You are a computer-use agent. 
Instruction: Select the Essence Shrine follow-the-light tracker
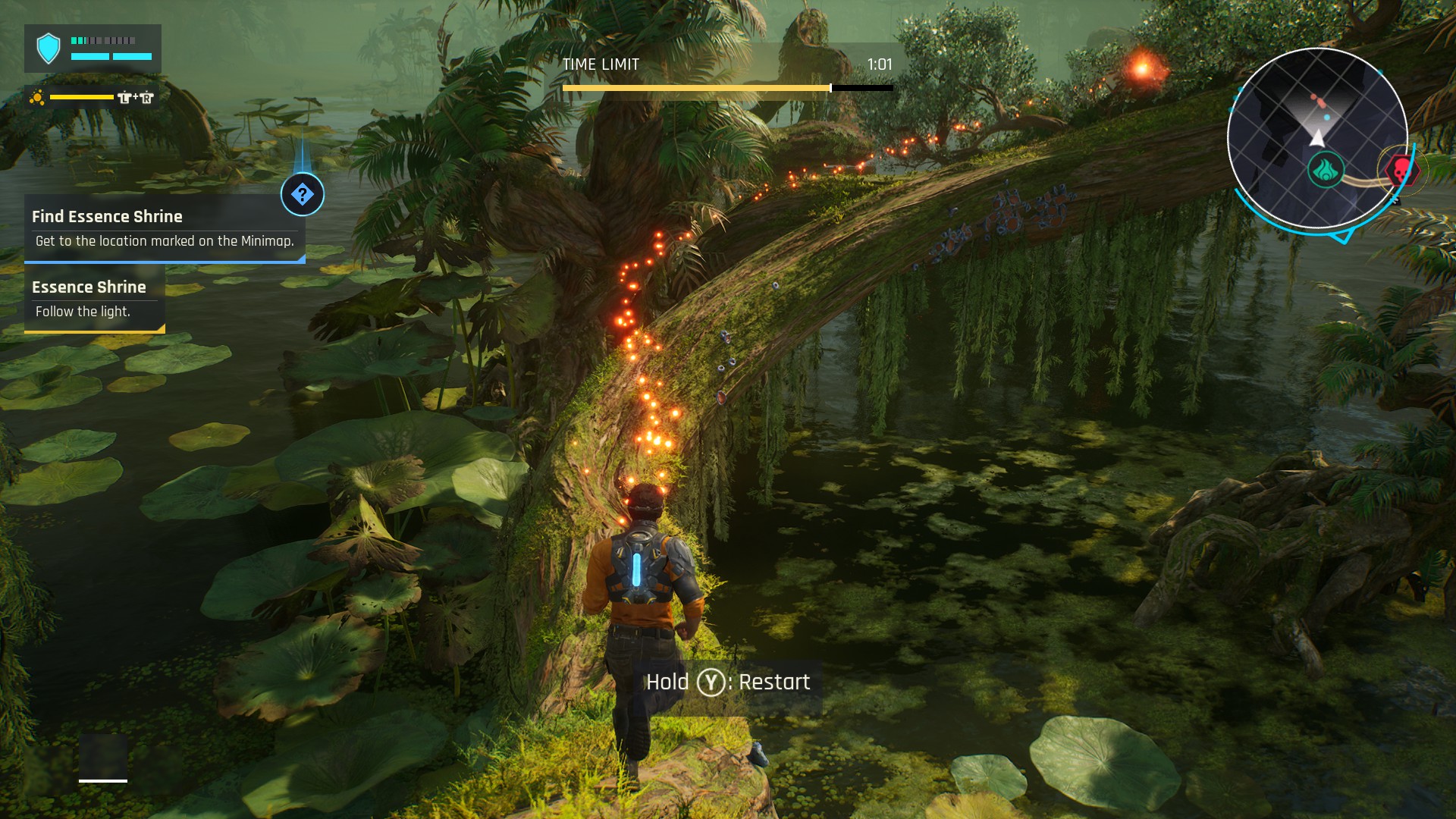click(x=95, y=299)
